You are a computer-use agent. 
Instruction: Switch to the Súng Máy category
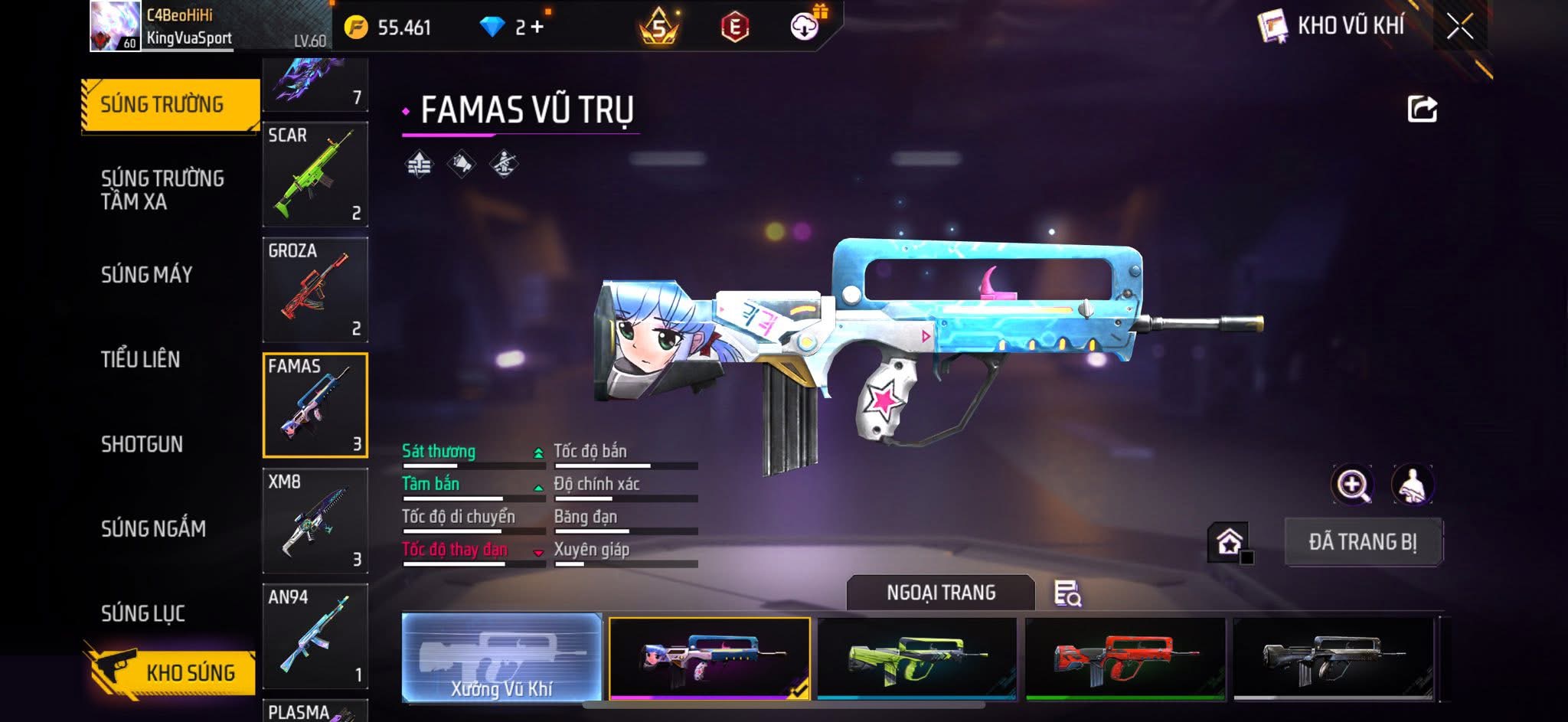coord(146,274)
